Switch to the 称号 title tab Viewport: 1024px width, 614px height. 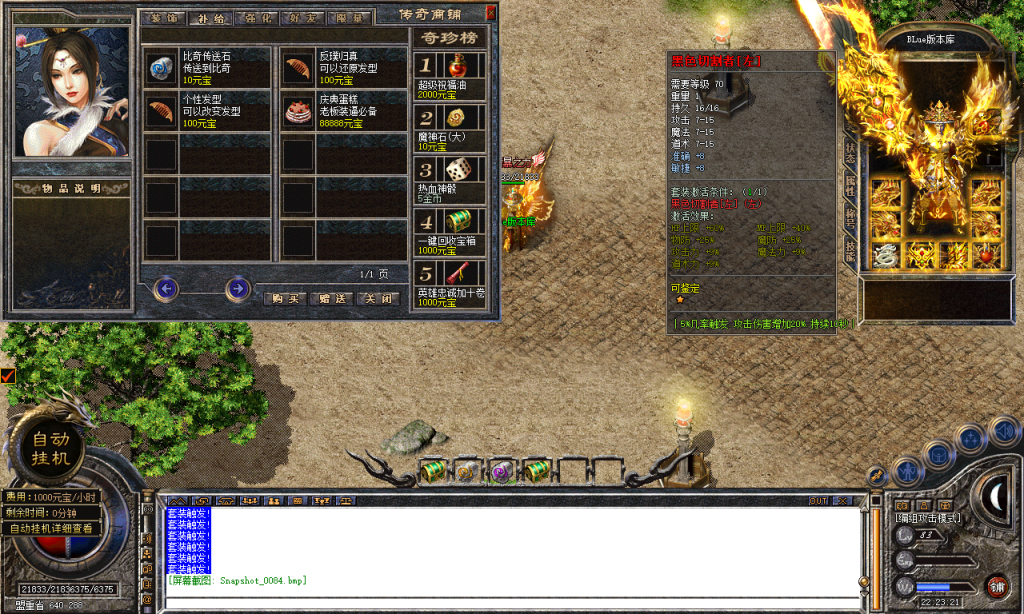851,217
